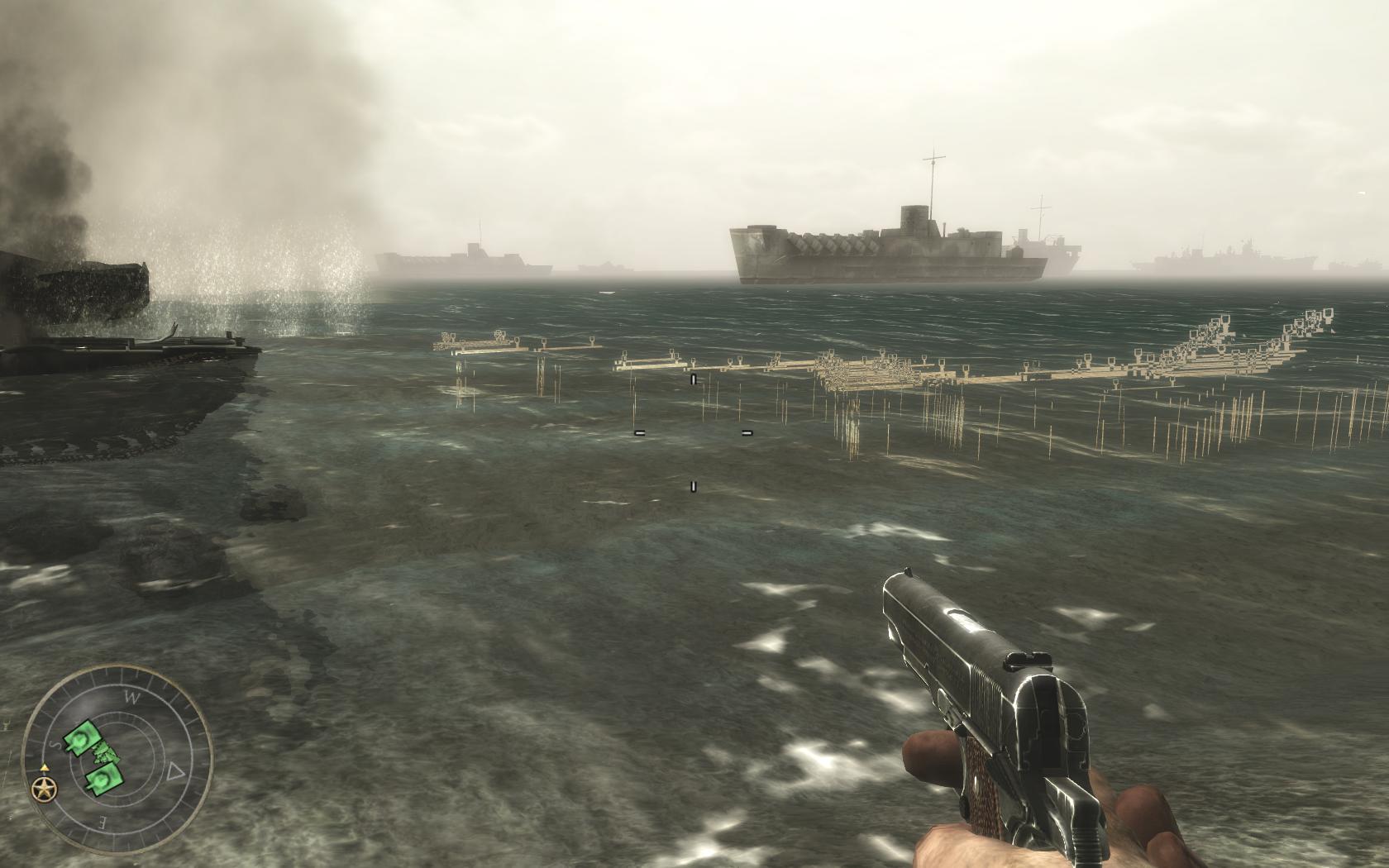Select the gold star objective marker
The width and height of the screenshot is (1389, 868).
pyautogui.click(x=44, y=790)
